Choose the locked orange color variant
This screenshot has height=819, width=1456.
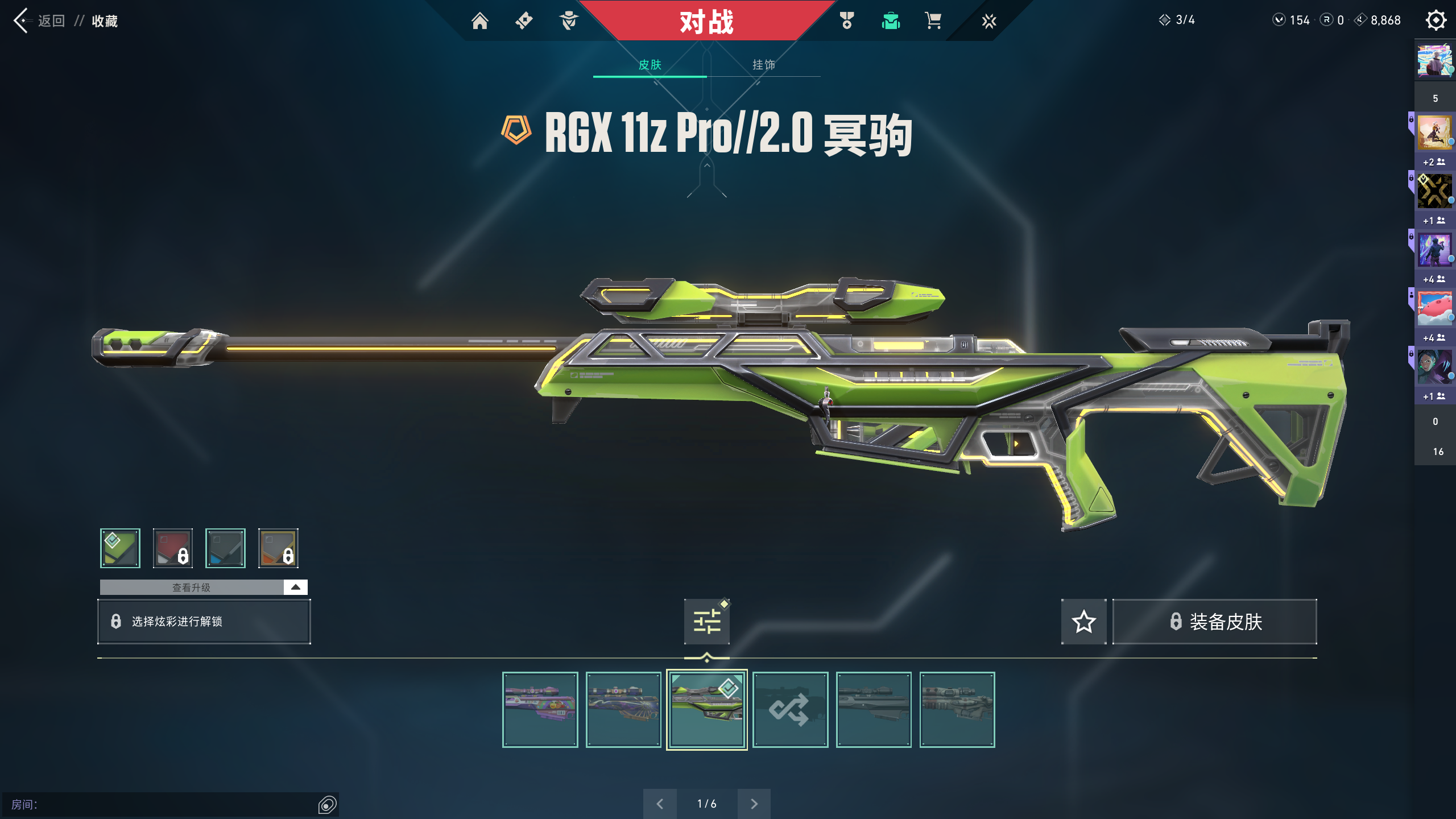point(278,548)
